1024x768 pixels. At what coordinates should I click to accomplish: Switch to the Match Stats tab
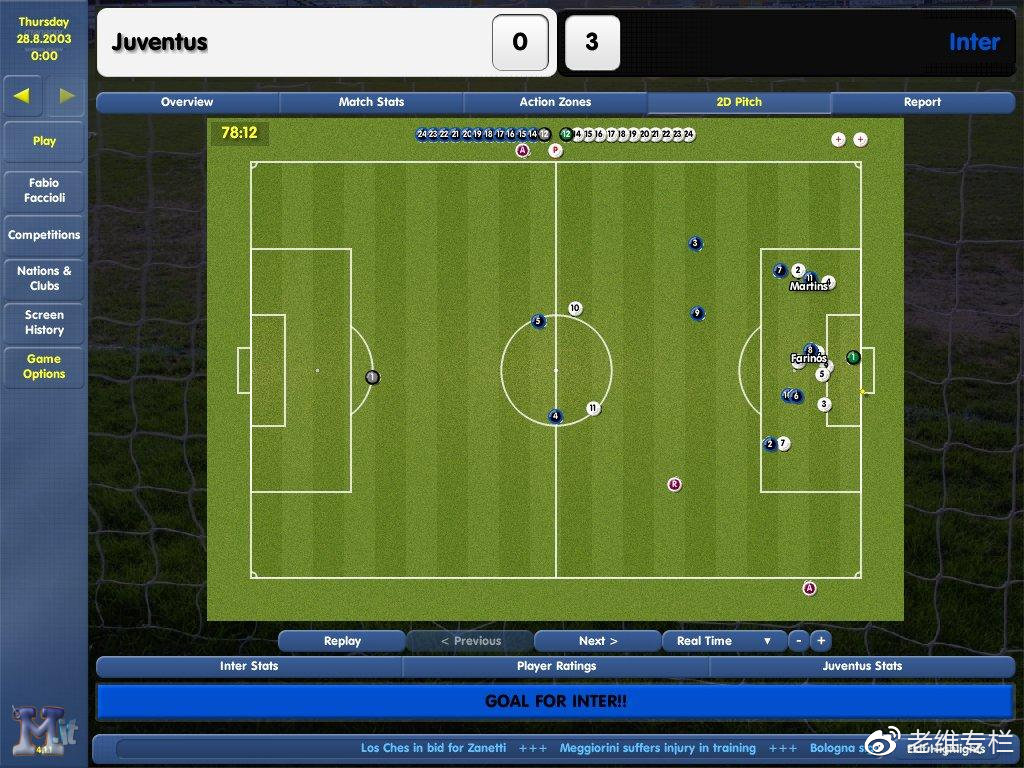(371, 102)
